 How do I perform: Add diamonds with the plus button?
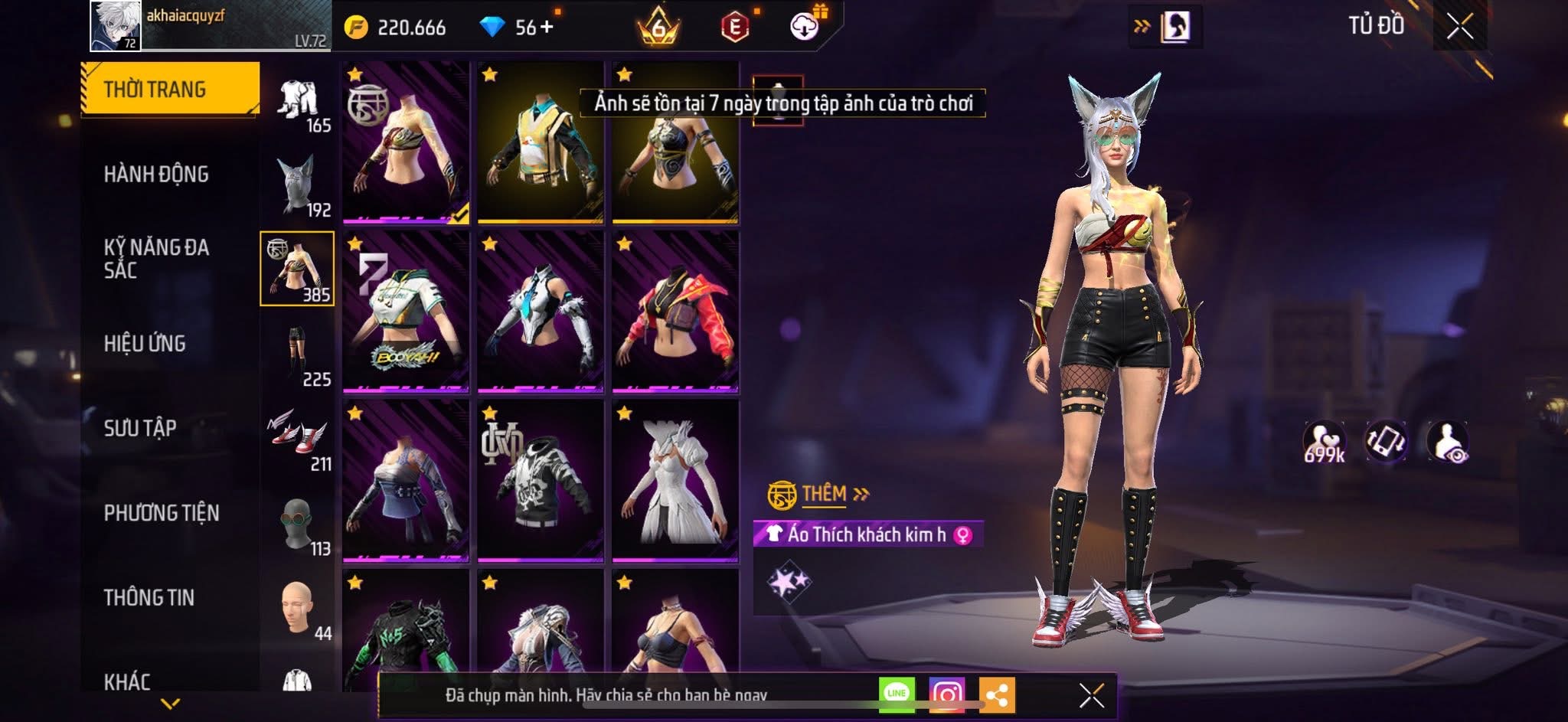coord(547,28)
